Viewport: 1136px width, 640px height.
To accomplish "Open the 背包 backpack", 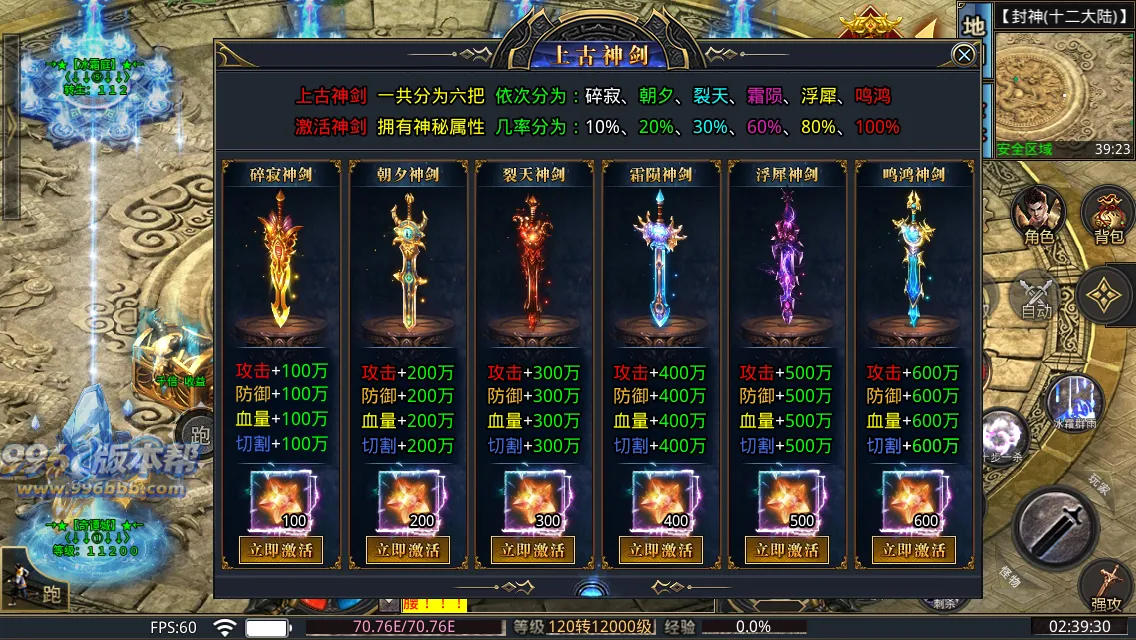I will coord(1107,215).
